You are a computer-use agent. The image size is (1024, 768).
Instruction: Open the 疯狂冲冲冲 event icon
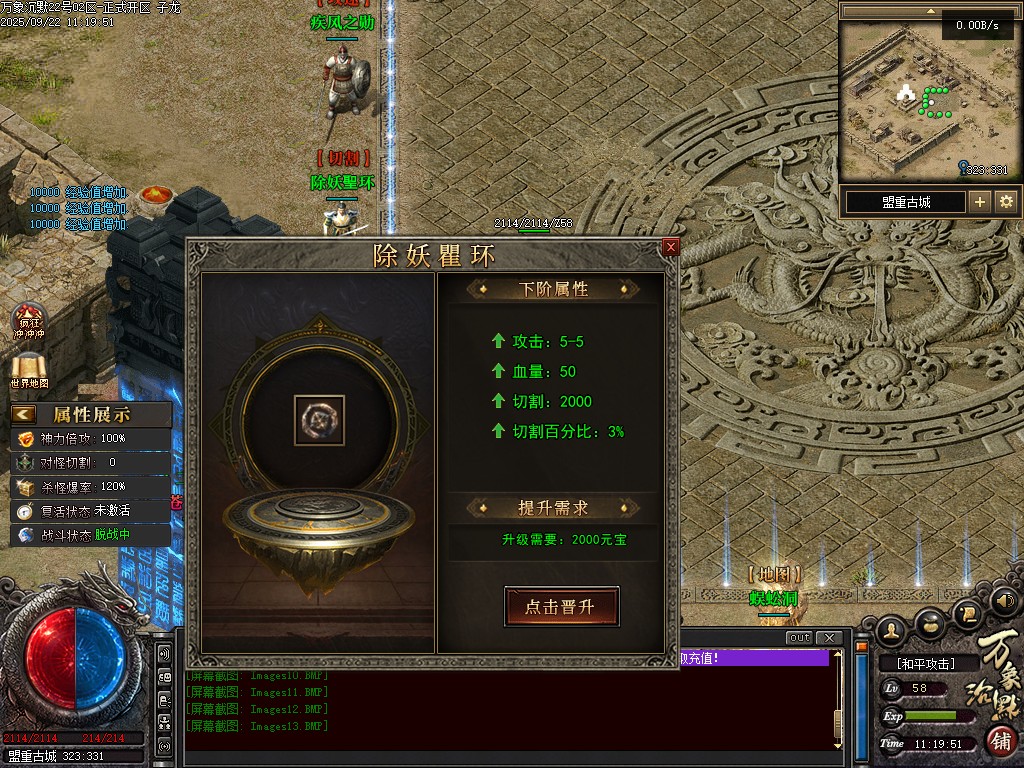(x=29, y=319)
